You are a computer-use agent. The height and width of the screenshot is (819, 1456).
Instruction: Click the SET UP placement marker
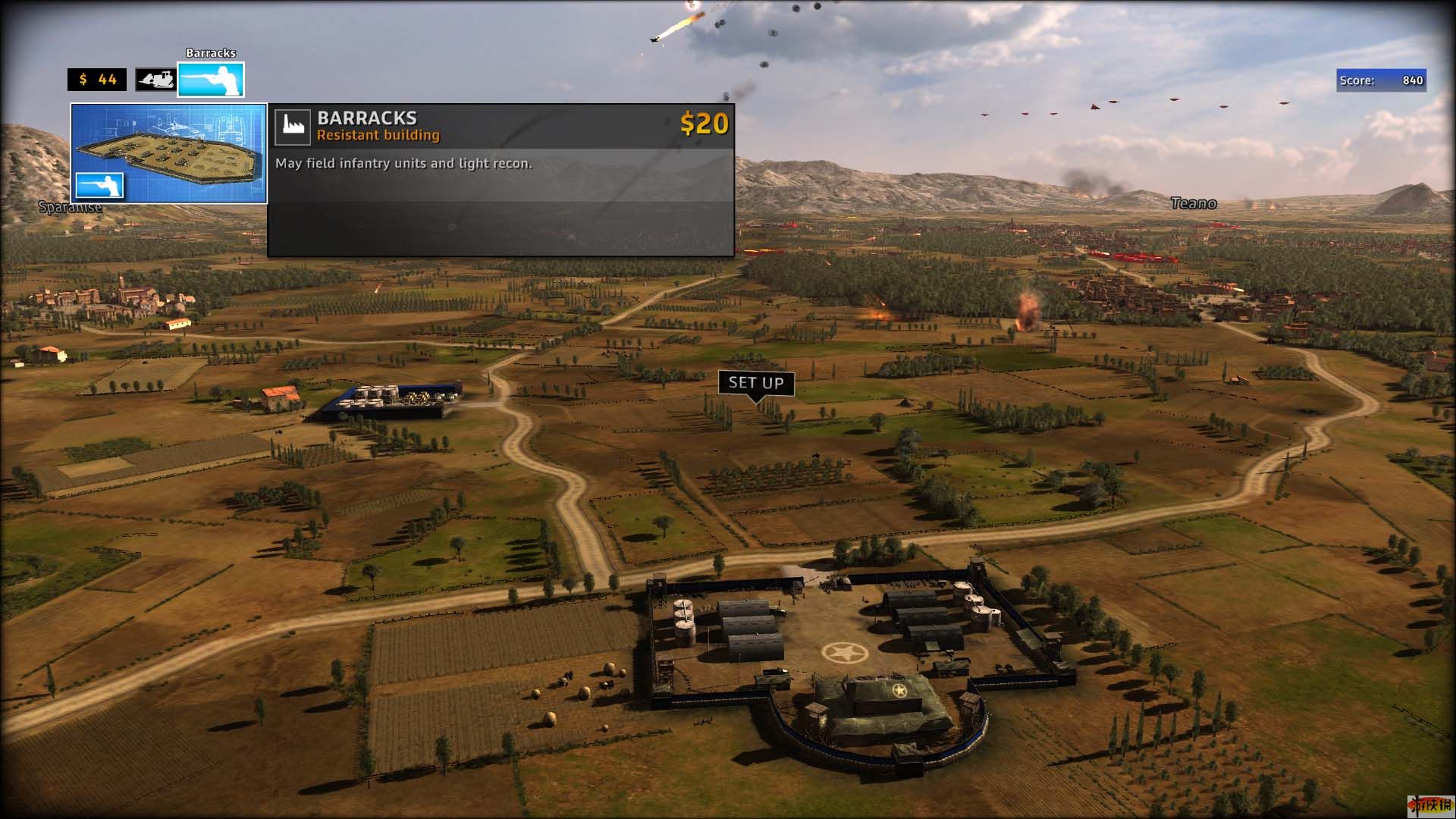coord(756,383)
